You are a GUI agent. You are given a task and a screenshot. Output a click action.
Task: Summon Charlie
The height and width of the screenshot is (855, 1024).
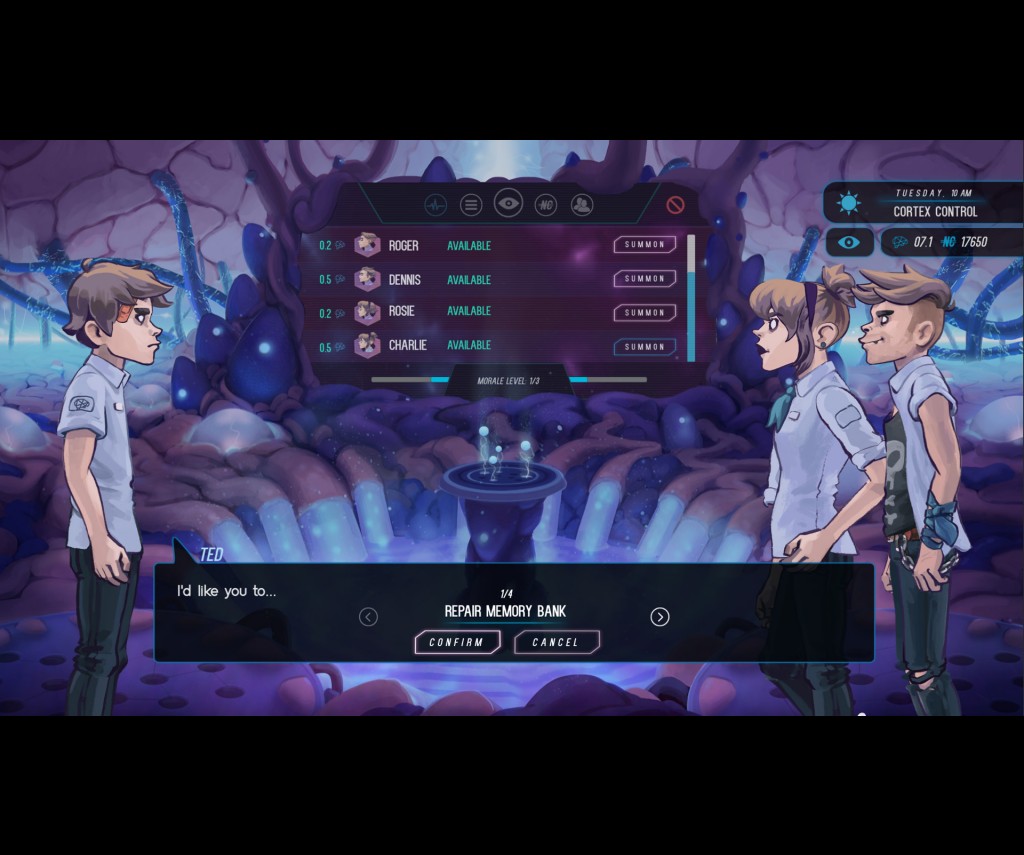pos(644,347)
